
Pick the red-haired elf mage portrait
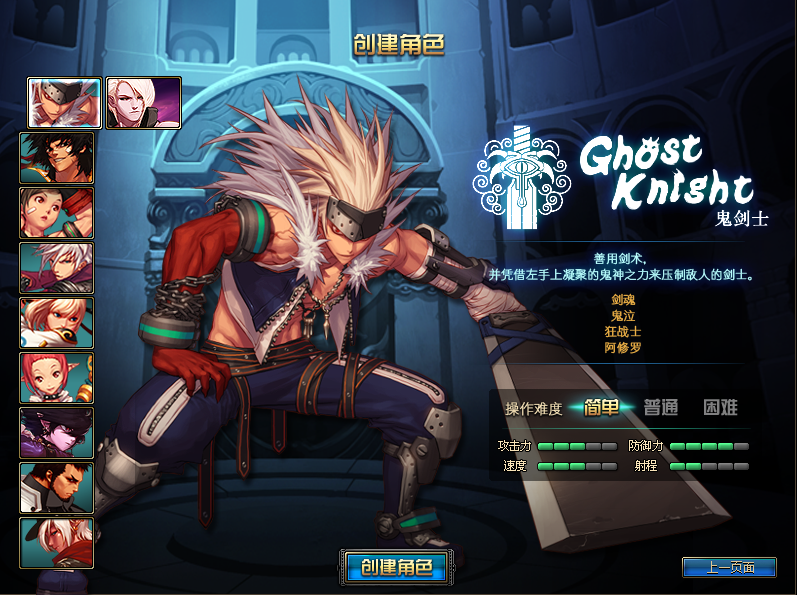click(x=57, y=377)
